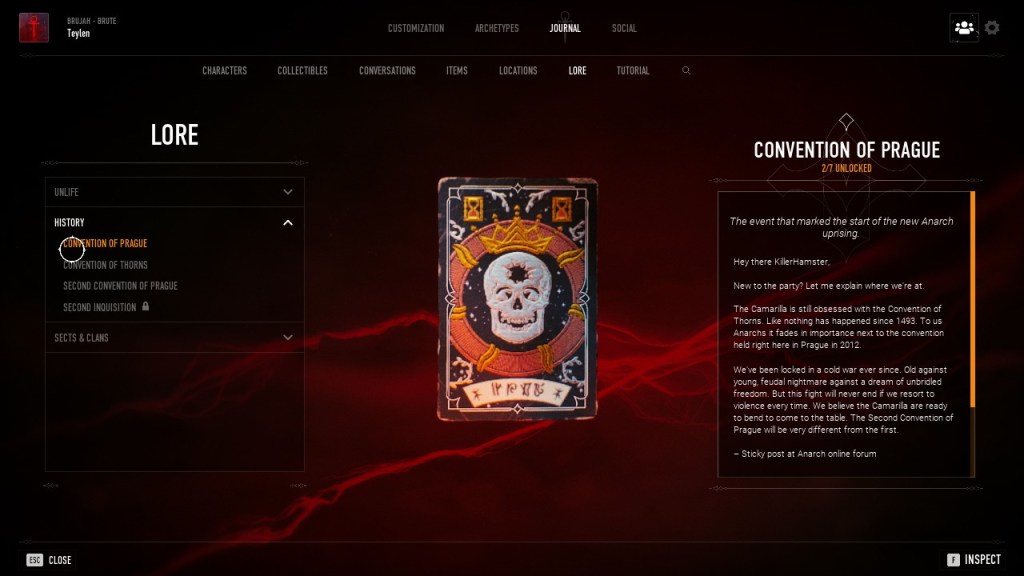Click the magnifying glass search icon
1024x576 pixels.
686,71
